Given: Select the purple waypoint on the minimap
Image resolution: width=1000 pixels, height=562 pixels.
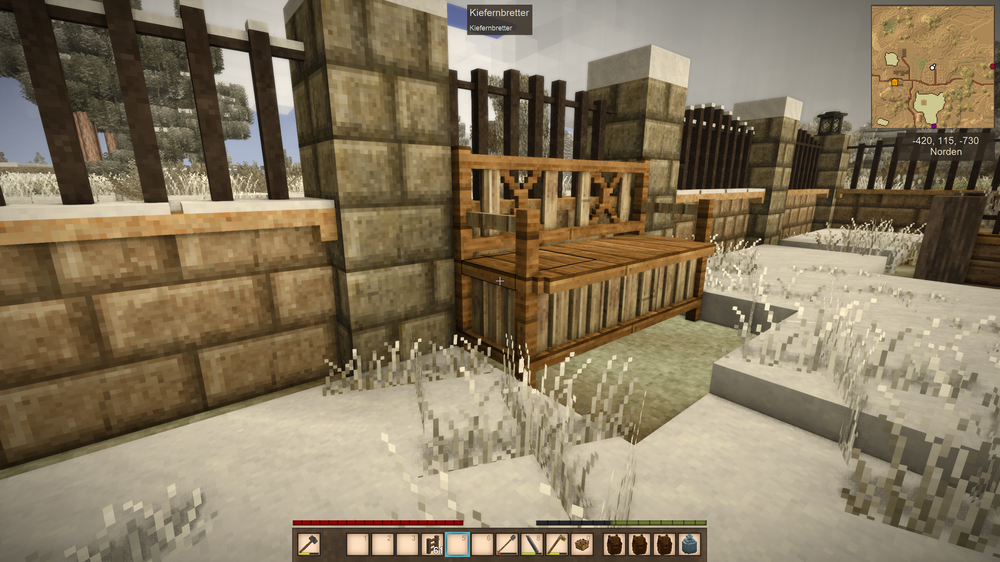Looking at the screenshot, I should coord(934,126).
